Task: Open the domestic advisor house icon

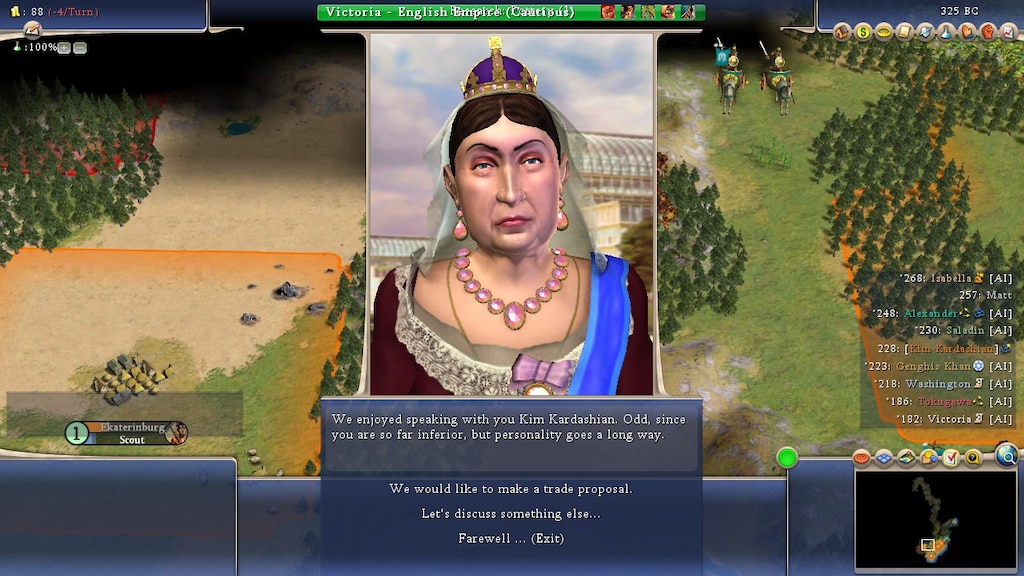Action: pos(842,32)
